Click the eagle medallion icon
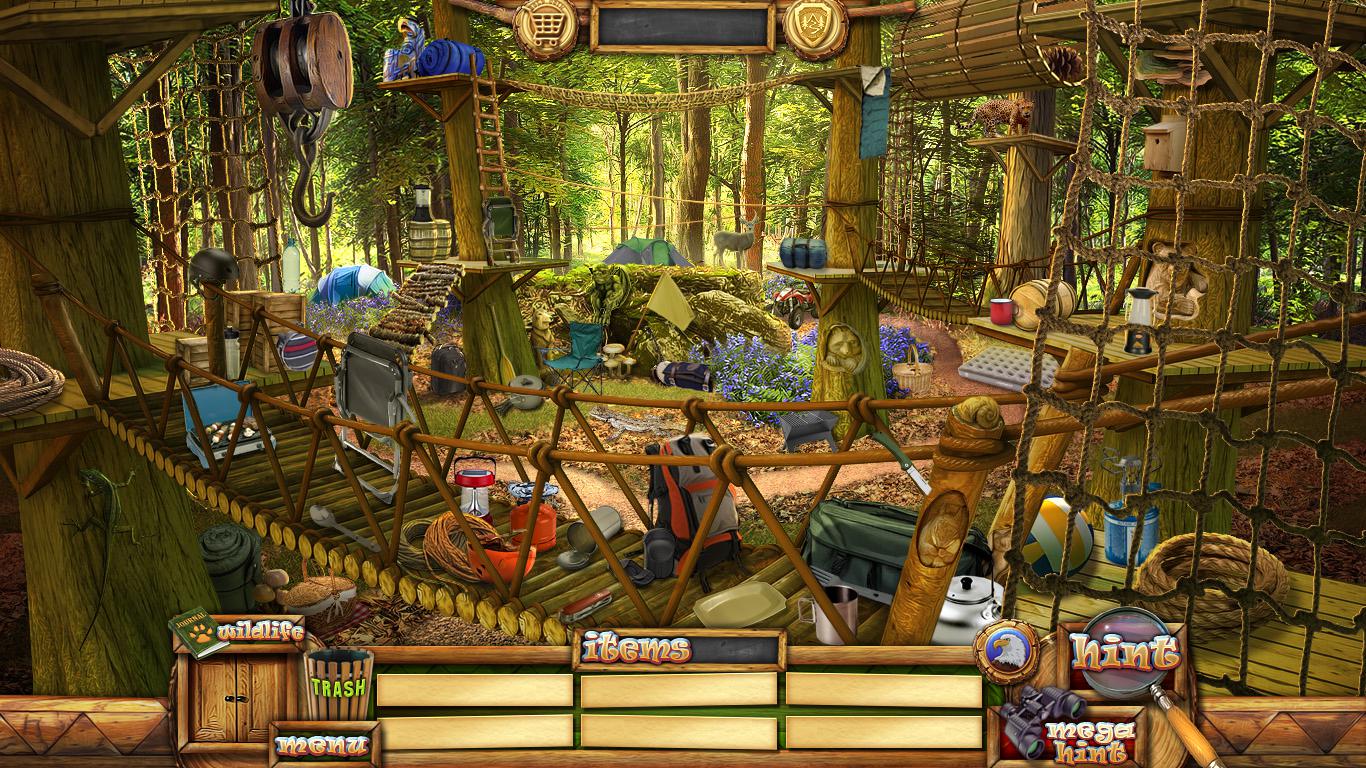 pyautogui.click(x=1006, y=651)
